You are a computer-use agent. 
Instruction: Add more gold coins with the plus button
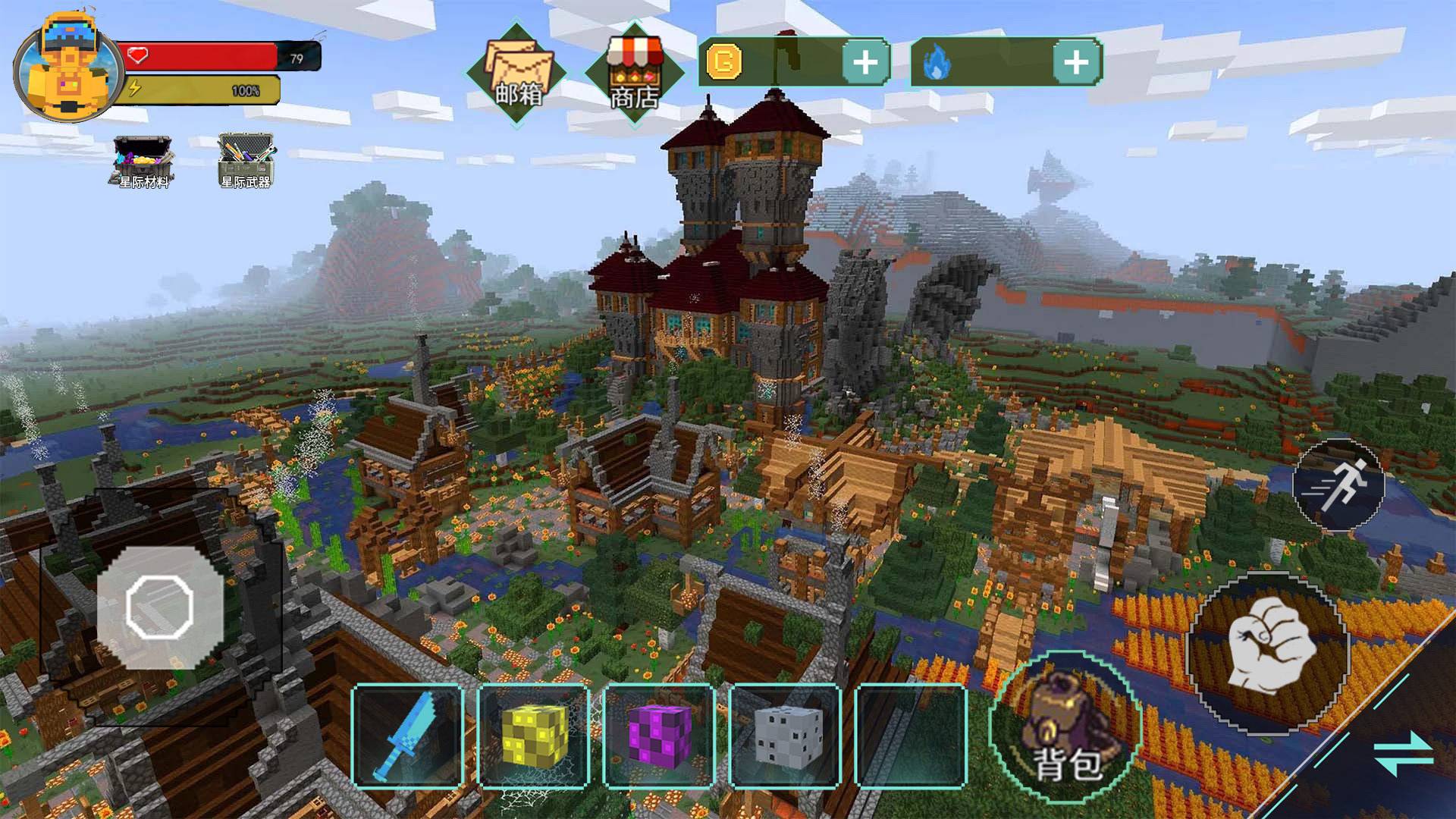click(865, 62)
